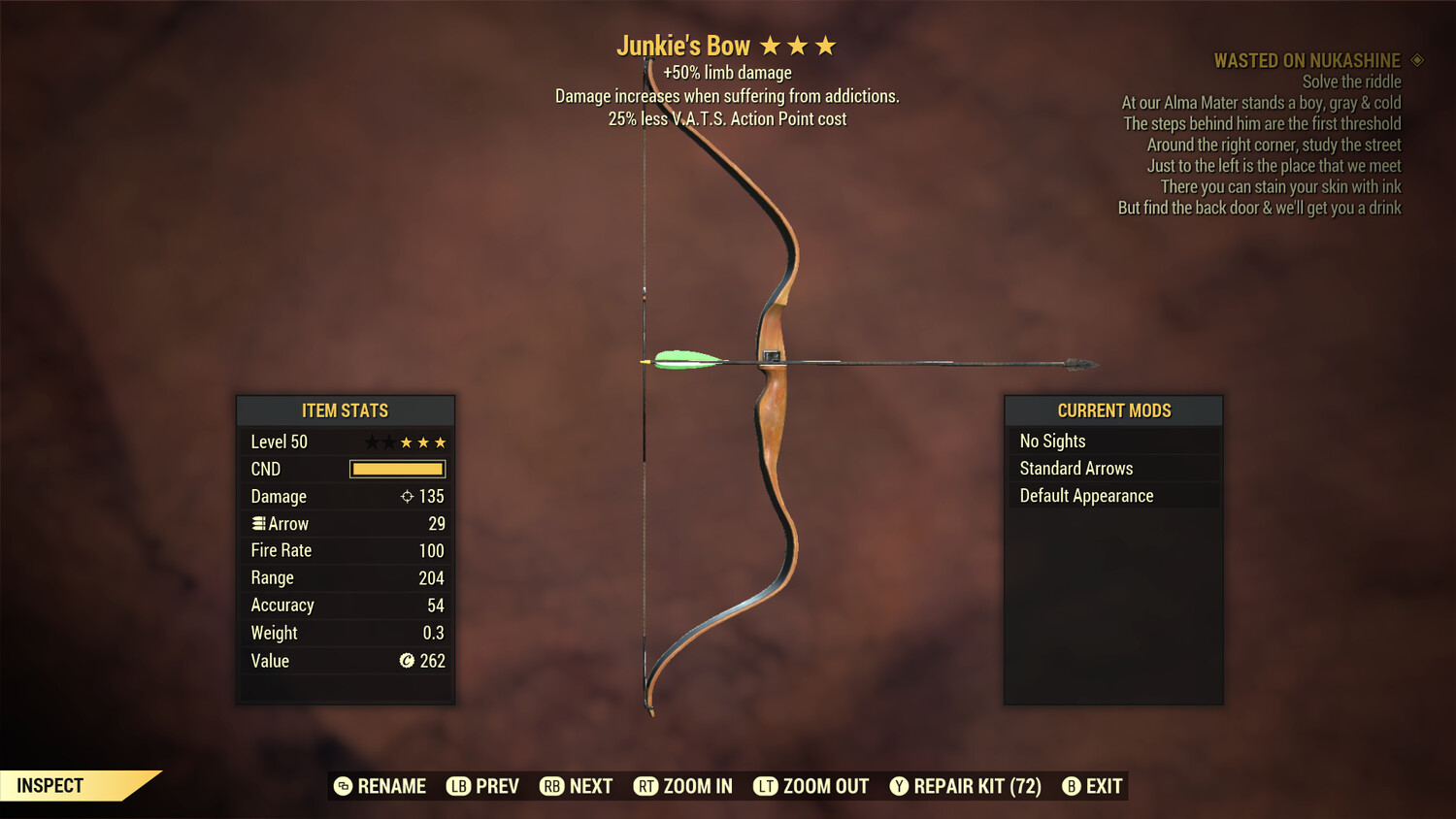Switch to the Inspect tab
This screenshot has width=1456, height=819.
(x=50, y=785)
